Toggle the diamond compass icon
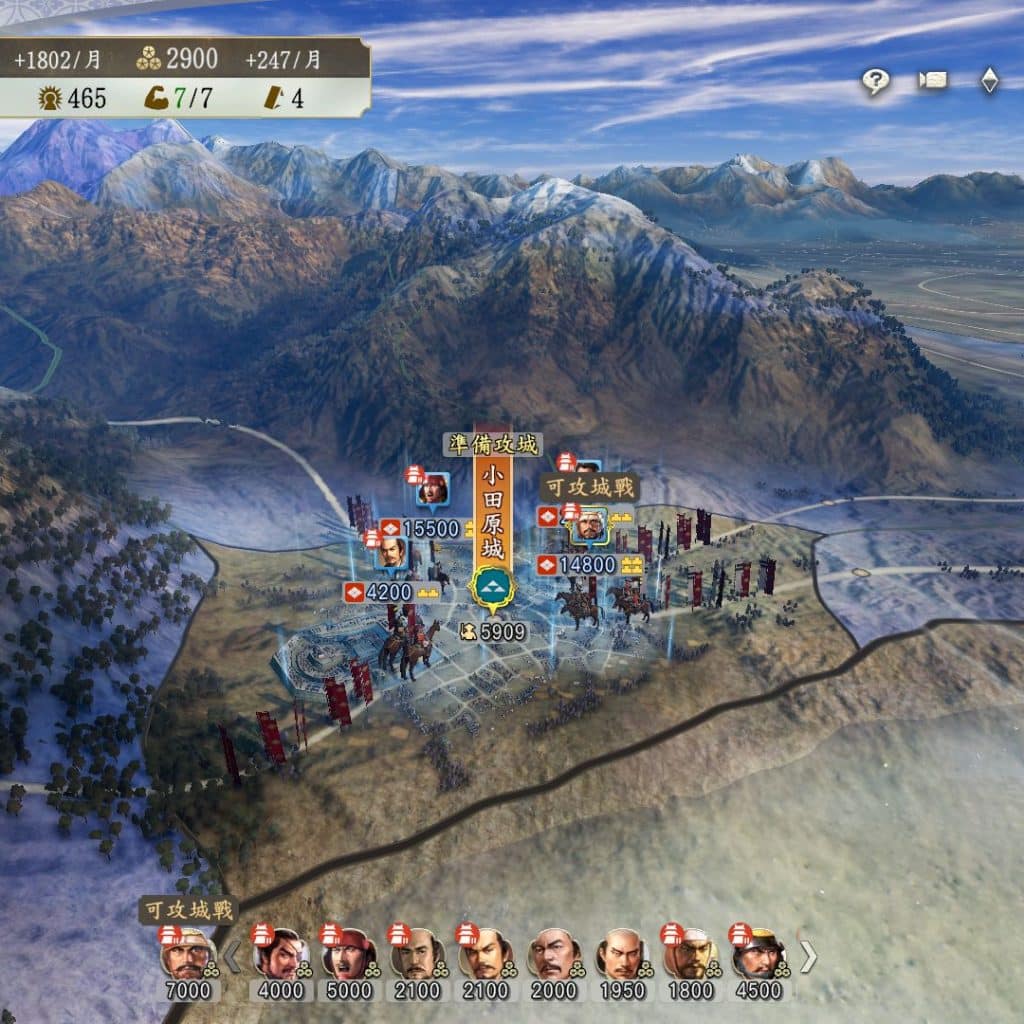Image resolution: width=1024 pixels, height=1024 pixels. pos(989,81)
